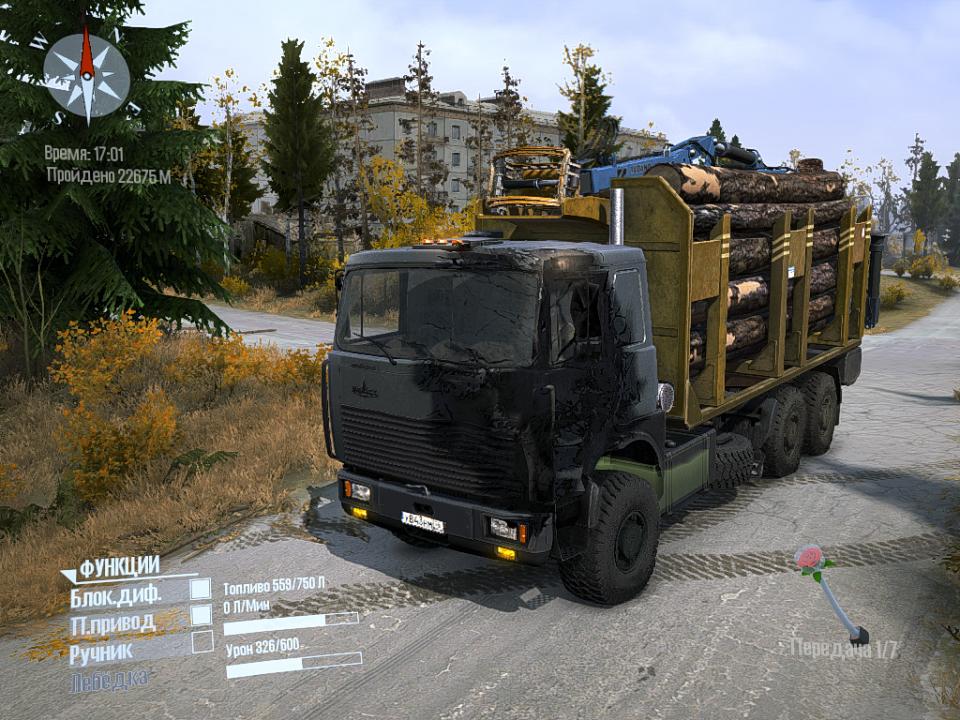Toggle the Ручник handbrake checkbox
This screenshot has height=720, width=960.
(202, 642)
